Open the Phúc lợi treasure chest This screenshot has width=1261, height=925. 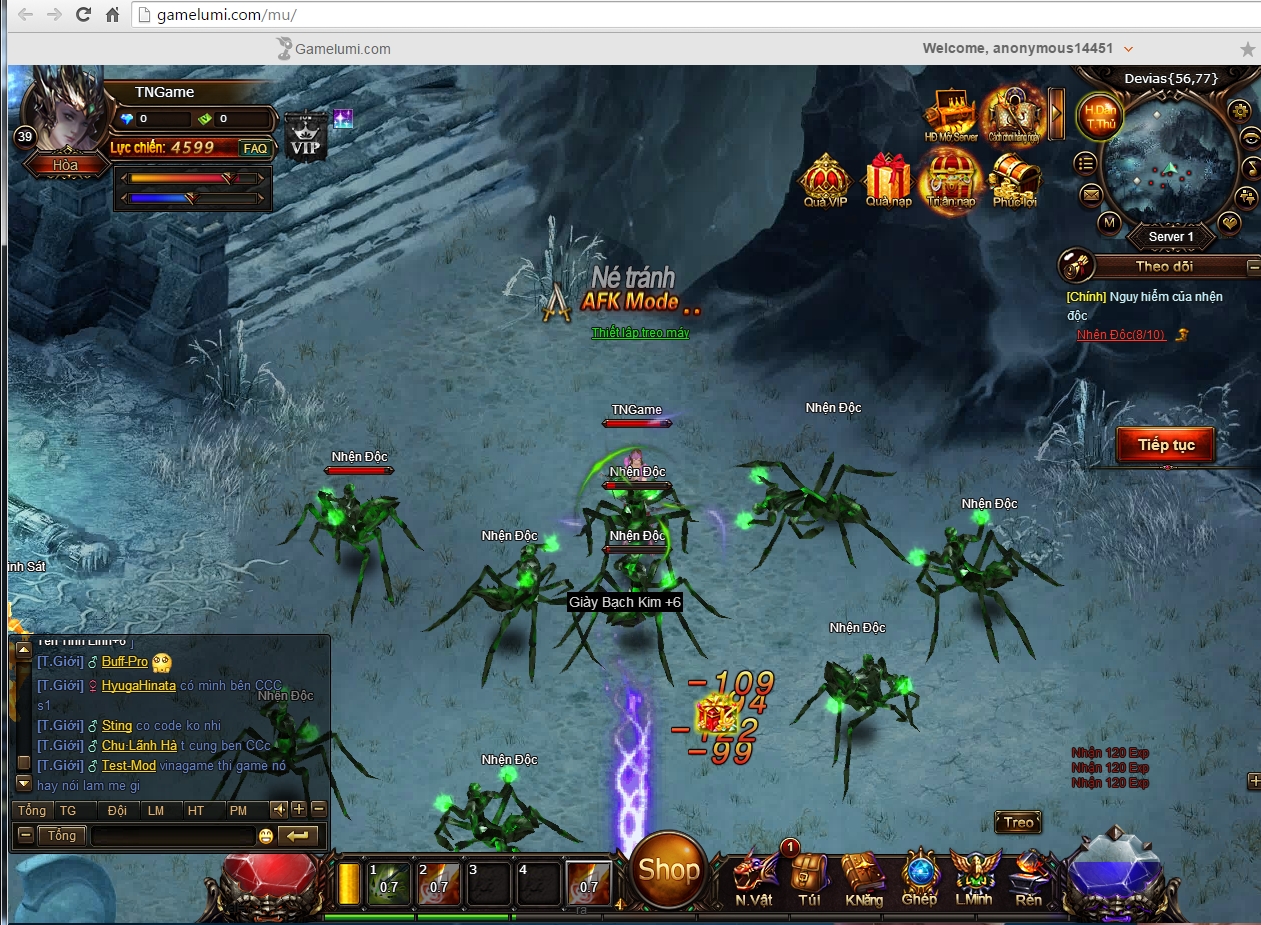click(x=1013, y=180)
